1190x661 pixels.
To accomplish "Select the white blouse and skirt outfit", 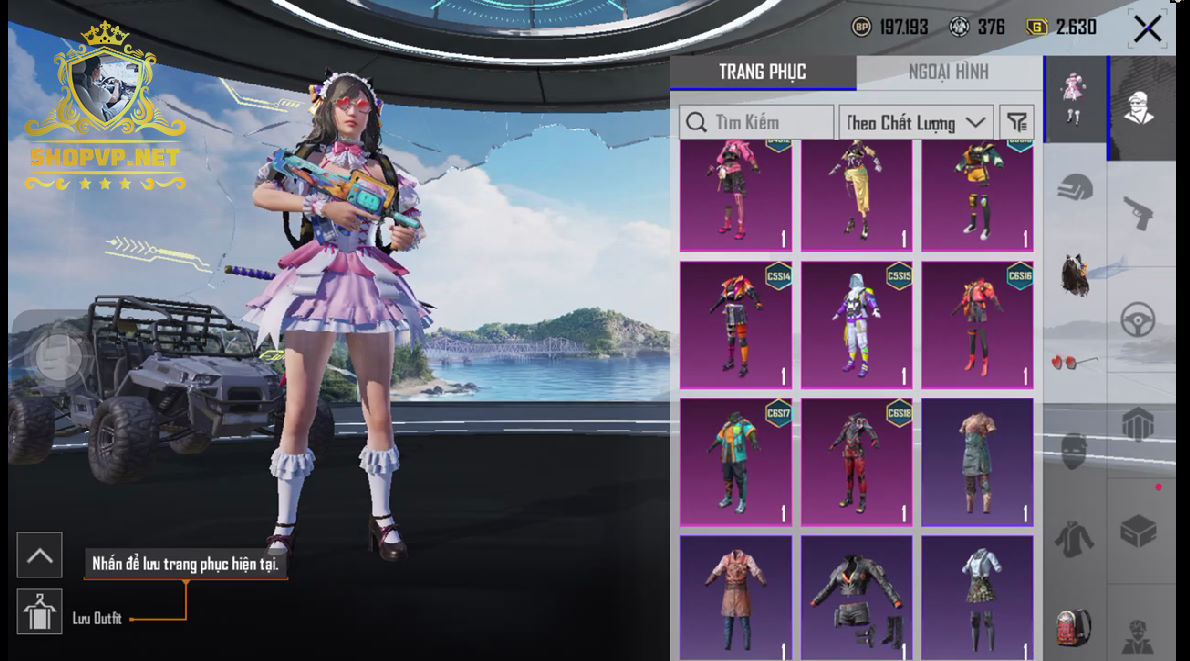I will (x=977, y=597).
